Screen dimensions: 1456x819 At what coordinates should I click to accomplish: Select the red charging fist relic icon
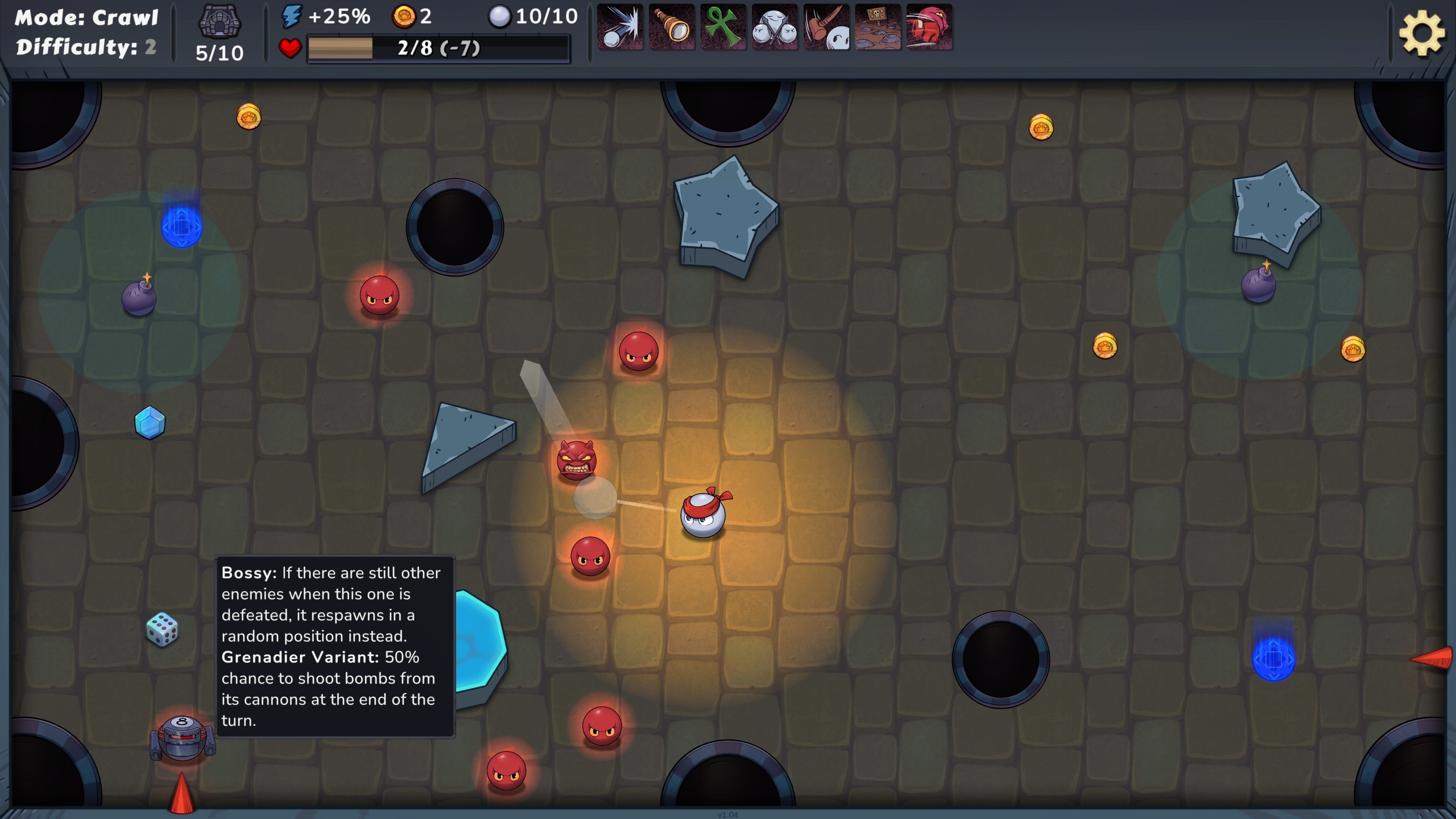(x=929, y=27)
